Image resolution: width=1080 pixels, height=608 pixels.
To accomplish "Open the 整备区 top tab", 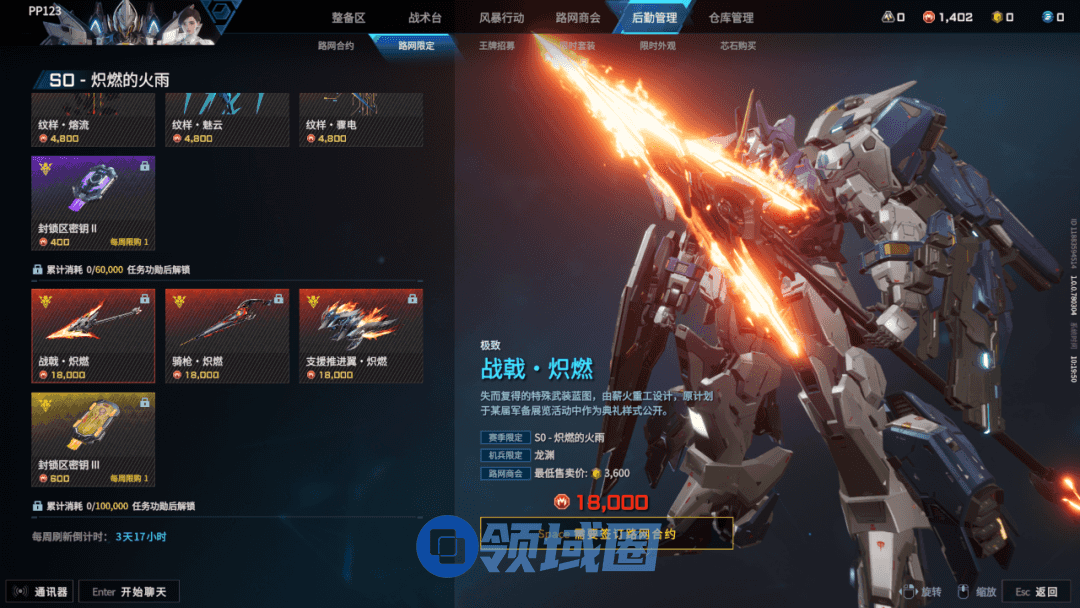I will (x=348, y=18).
